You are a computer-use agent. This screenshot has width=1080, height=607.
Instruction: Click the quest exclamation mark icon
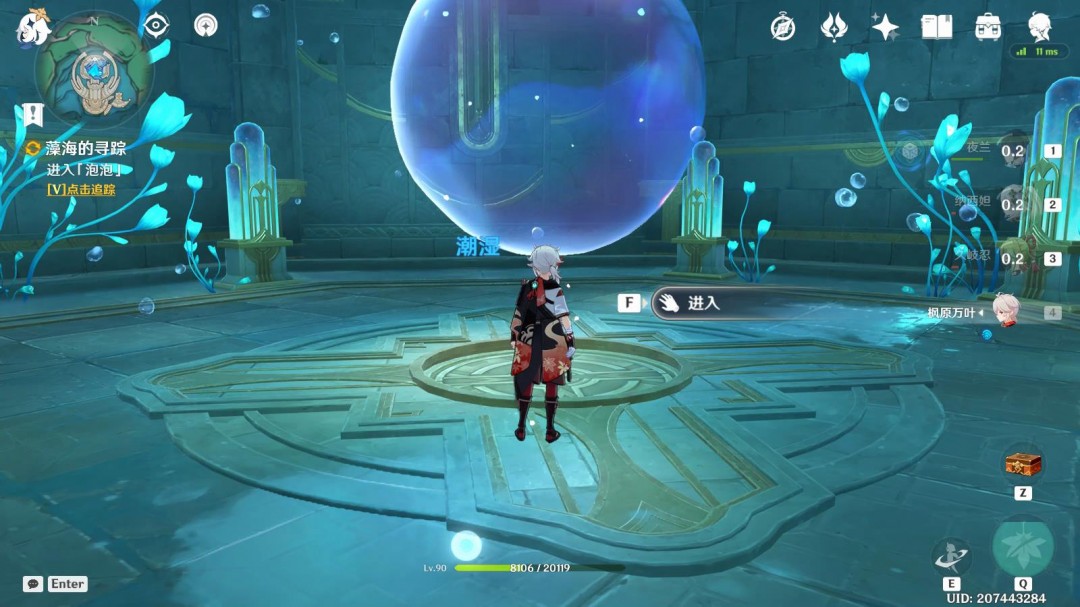tap(34, 114)
